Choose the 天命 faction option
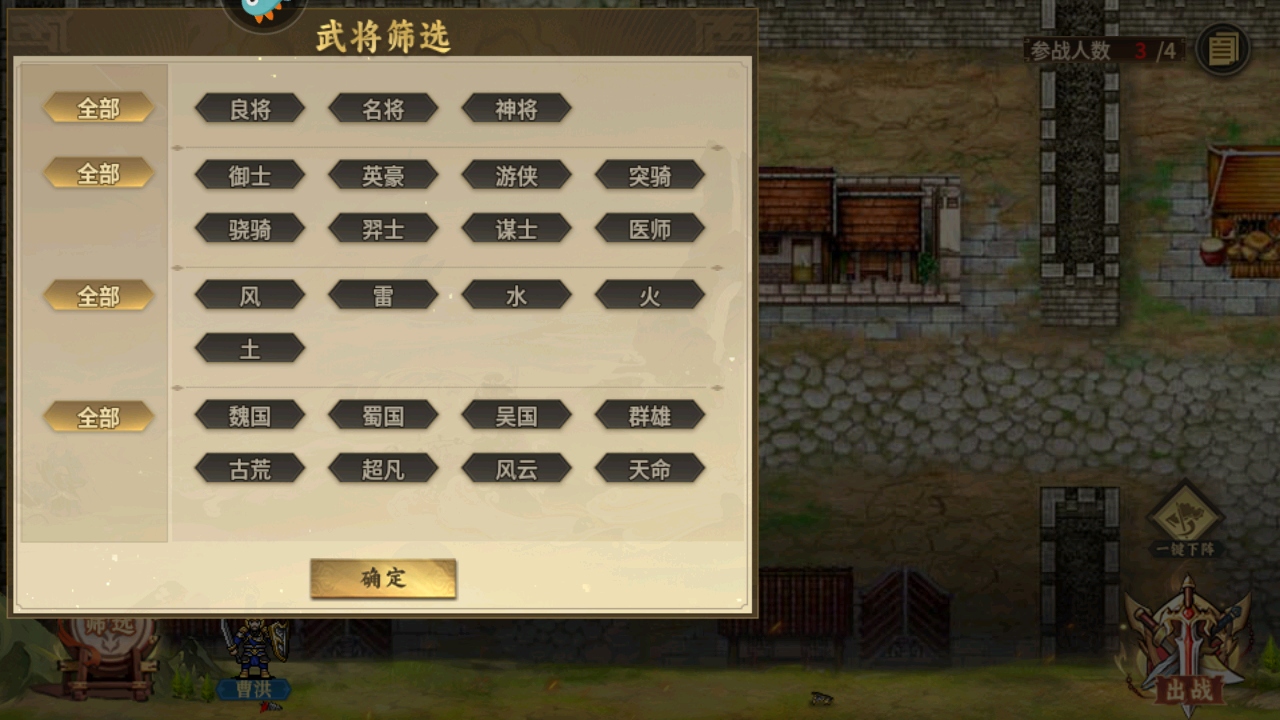 coord(650,468)
